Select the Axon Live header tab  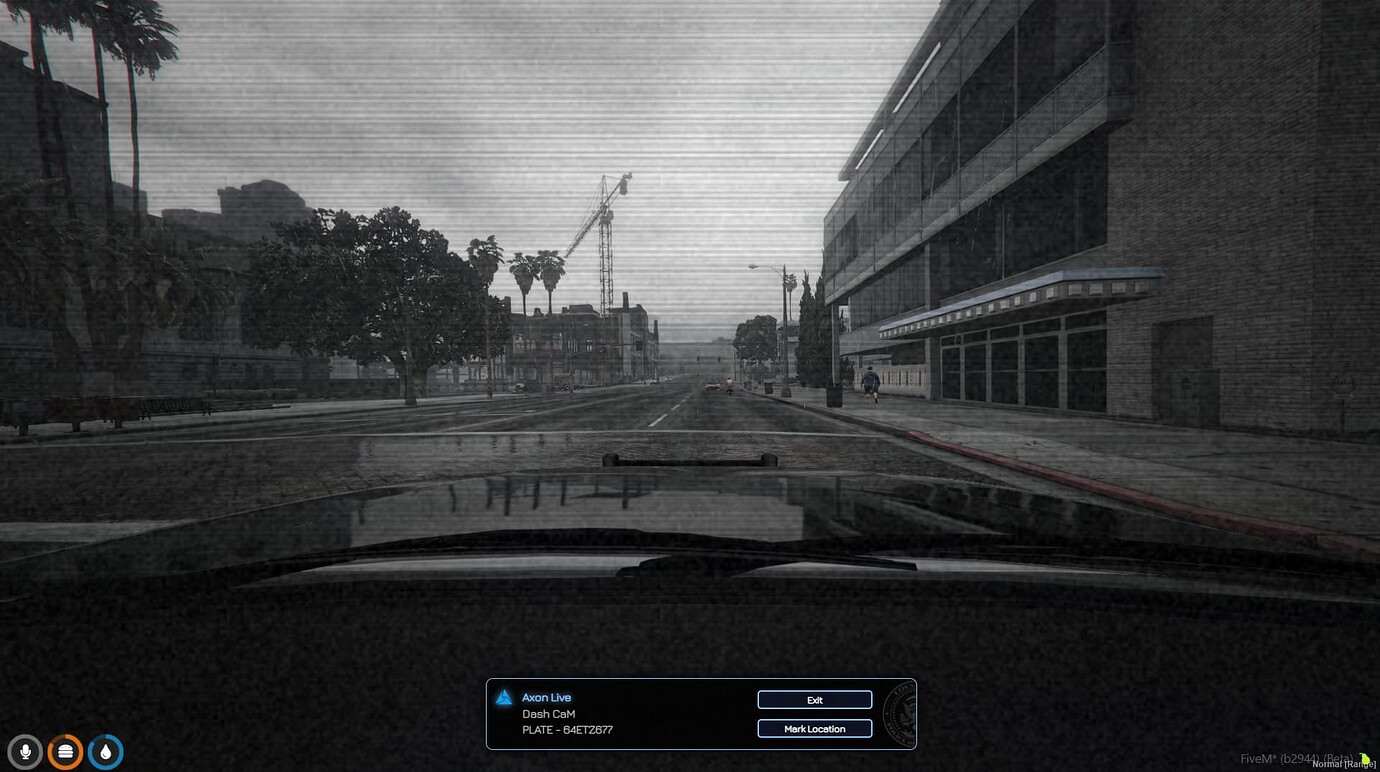click(x=546, y=697)
